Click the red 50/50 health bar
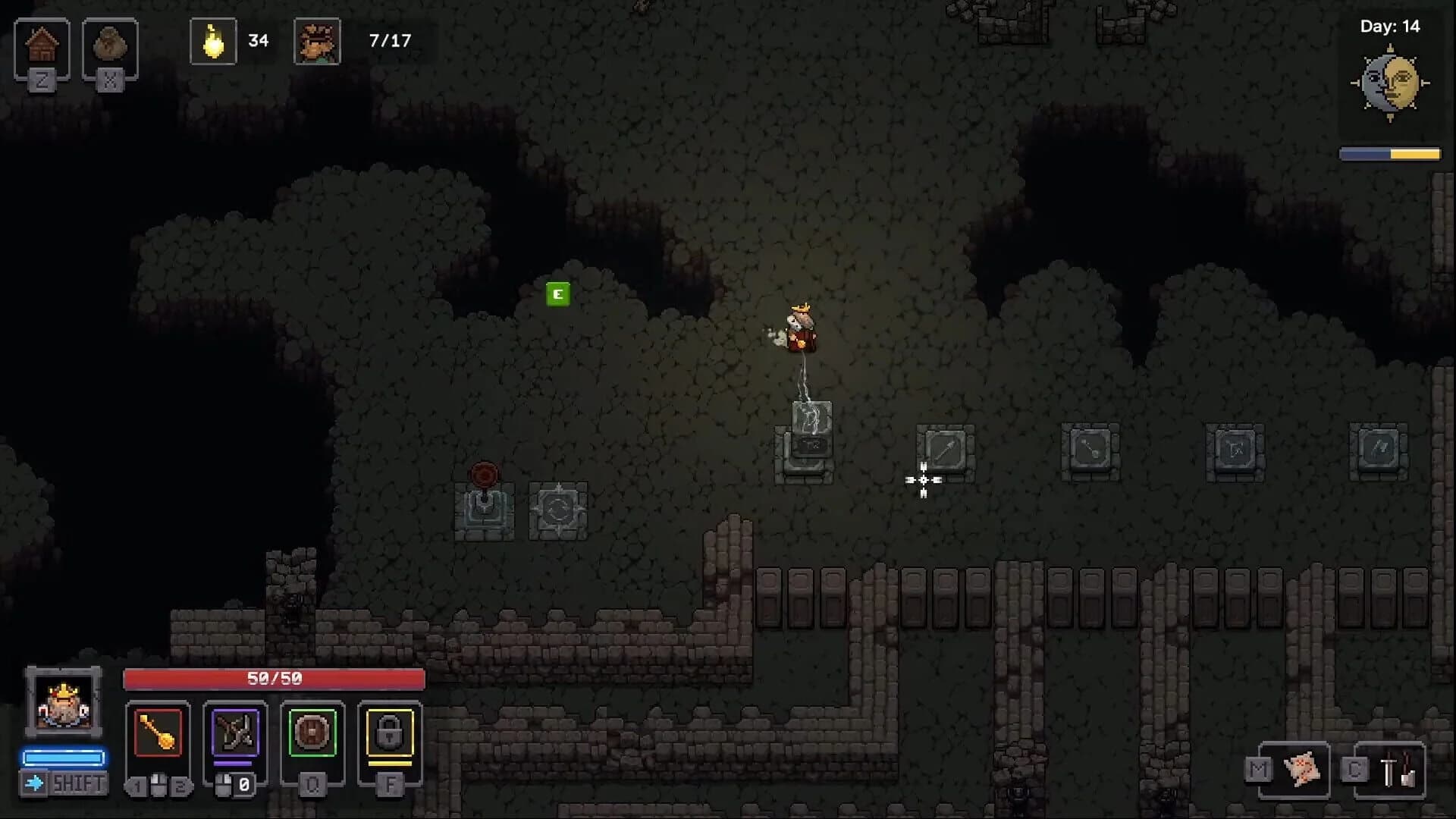 pos(273,679)
